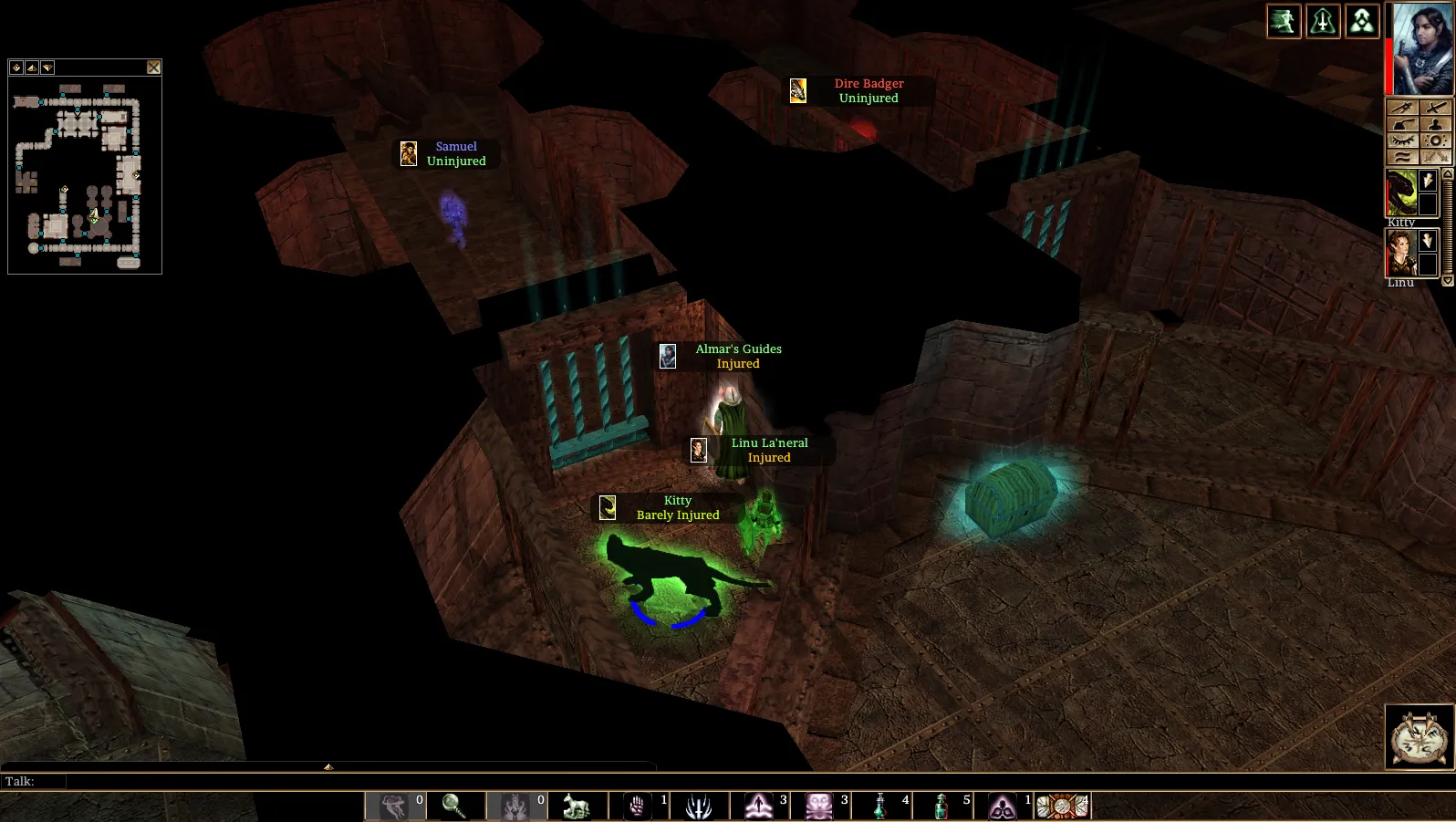This screenshot has height=822, width=1456.
Task: Open the compass clock in the corner
Action: pyautogui.click(x=1419, y=737)
